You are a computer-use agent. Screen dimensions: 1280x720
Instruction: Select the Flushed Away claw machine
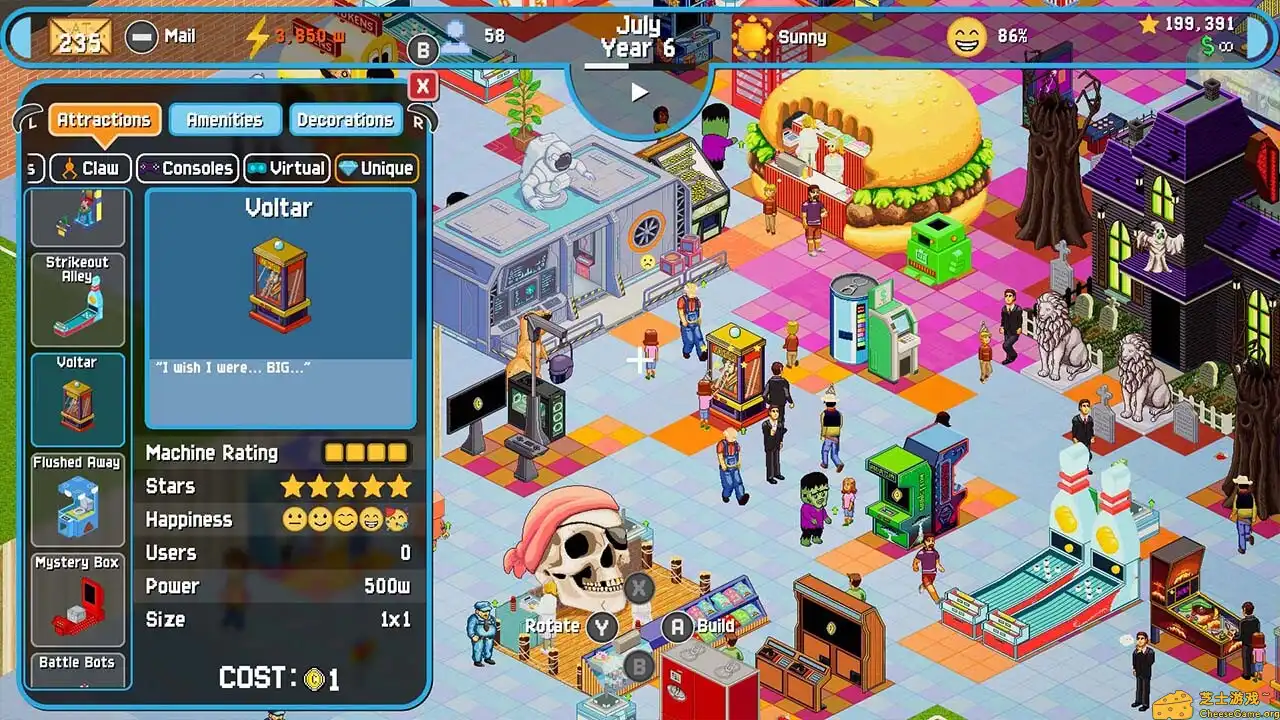pos(76,499)
